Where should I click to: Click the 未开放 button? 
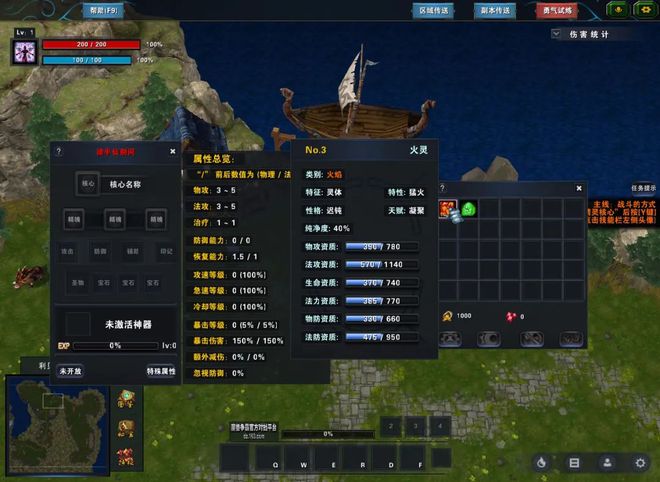(x=70, y=371)
